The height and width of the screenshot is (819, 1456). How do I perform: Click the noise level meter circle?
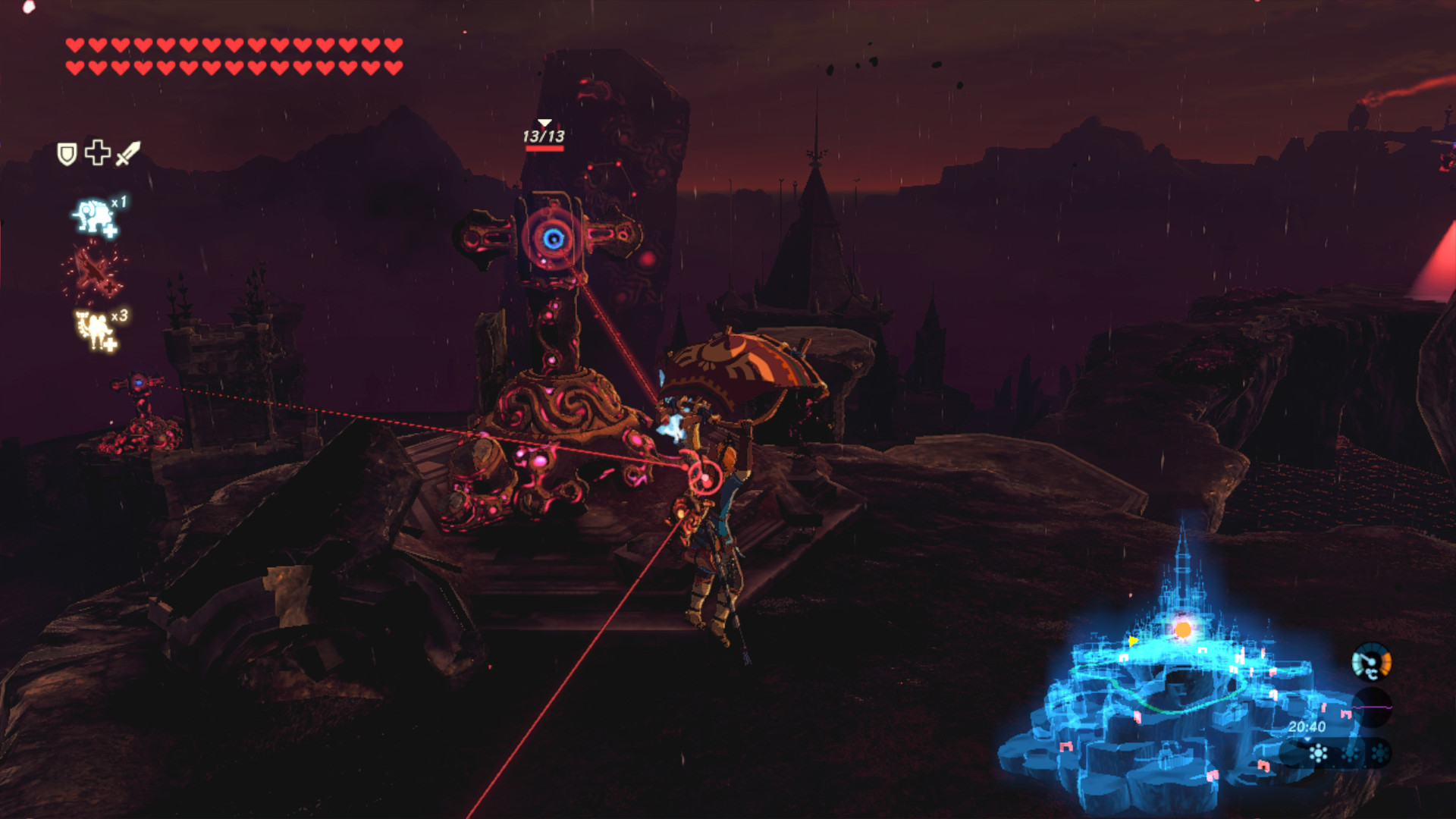pyautogui.click(x=1372, y=708)
